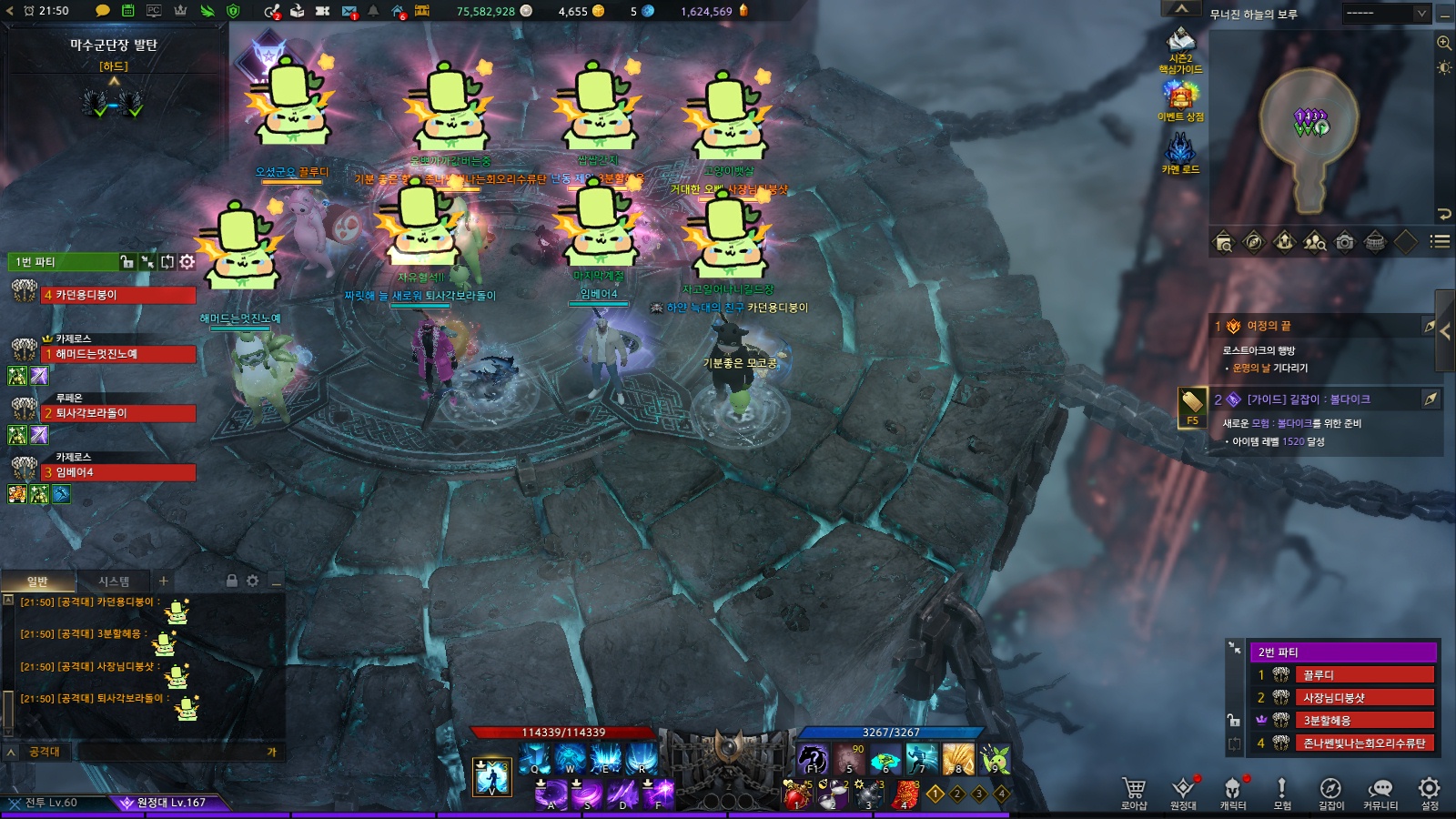The image size is (1456, 819).
Task: Open the 캐릭터 character menu
Action: pyautogui.click(x=1233, y=790)
